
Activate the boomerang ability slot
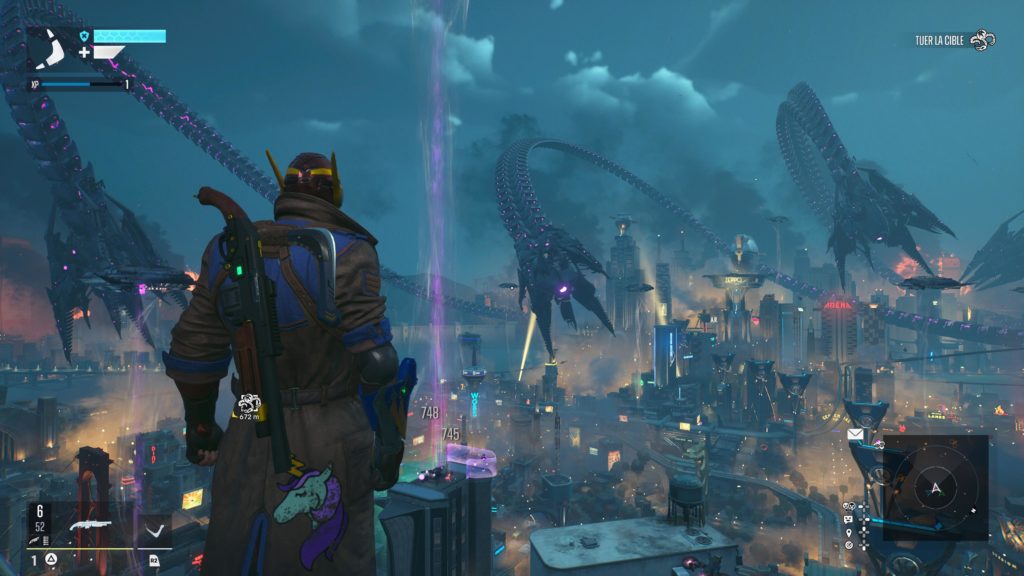point(153,530)
